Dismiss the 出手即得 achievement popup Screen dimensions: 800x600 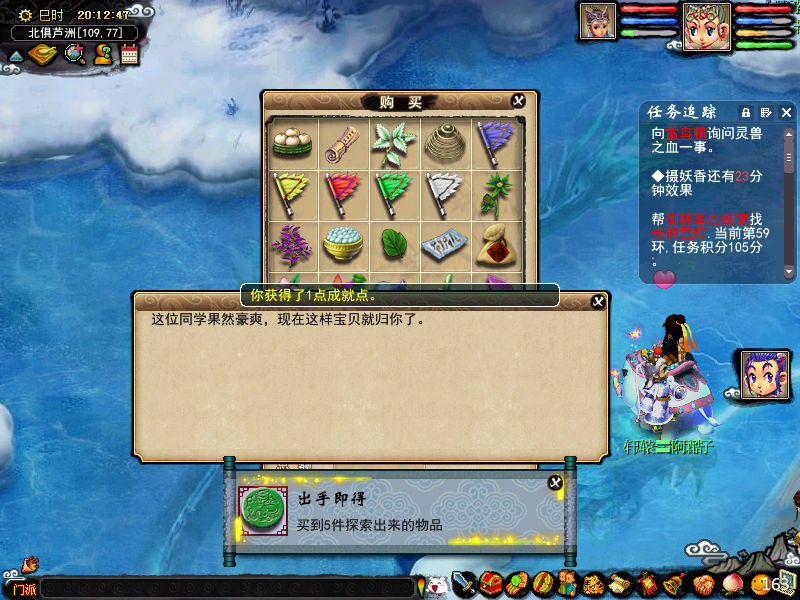coord(555,483)
